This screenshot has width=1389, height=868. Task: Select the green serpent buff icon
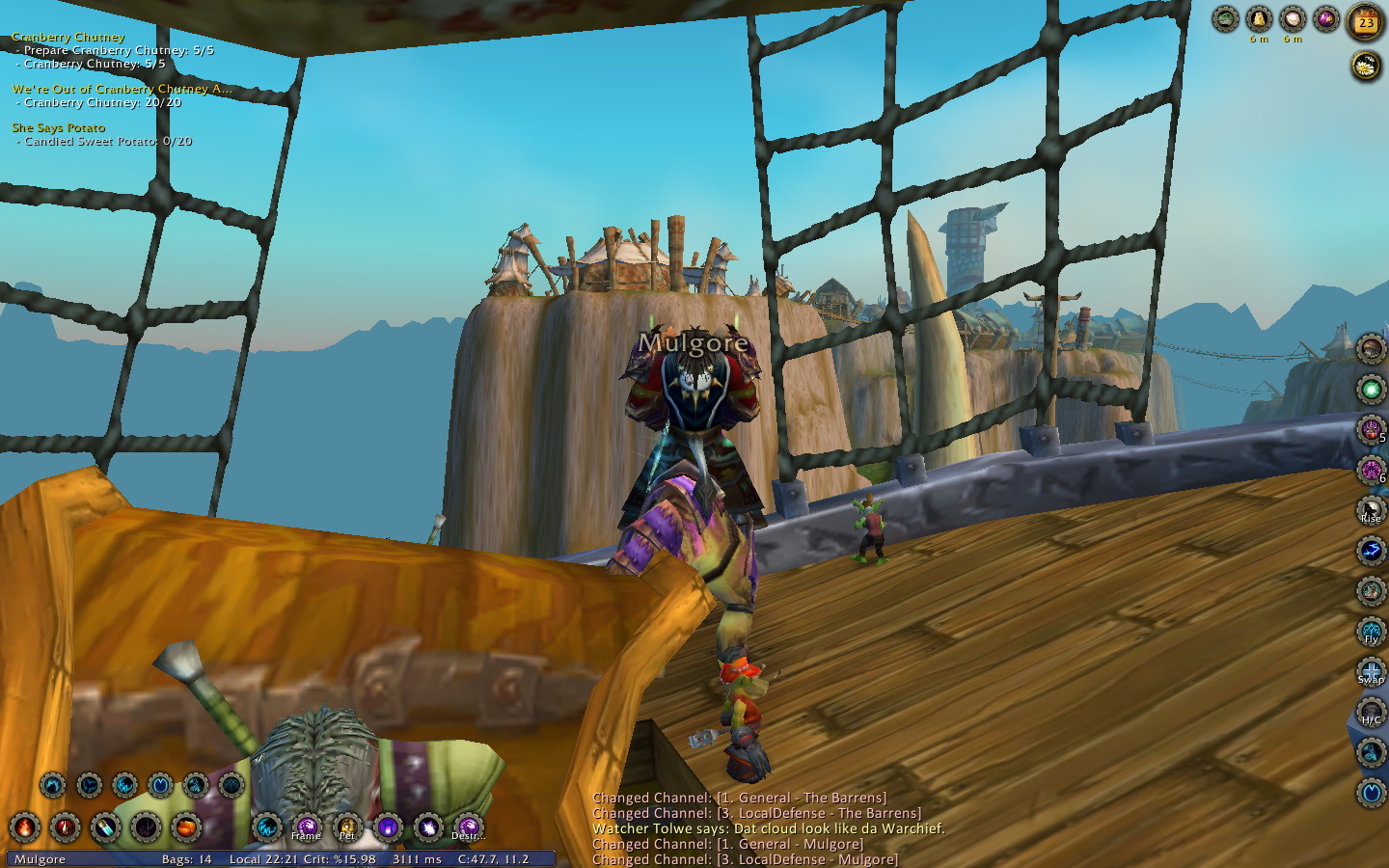coord(1225,18)
